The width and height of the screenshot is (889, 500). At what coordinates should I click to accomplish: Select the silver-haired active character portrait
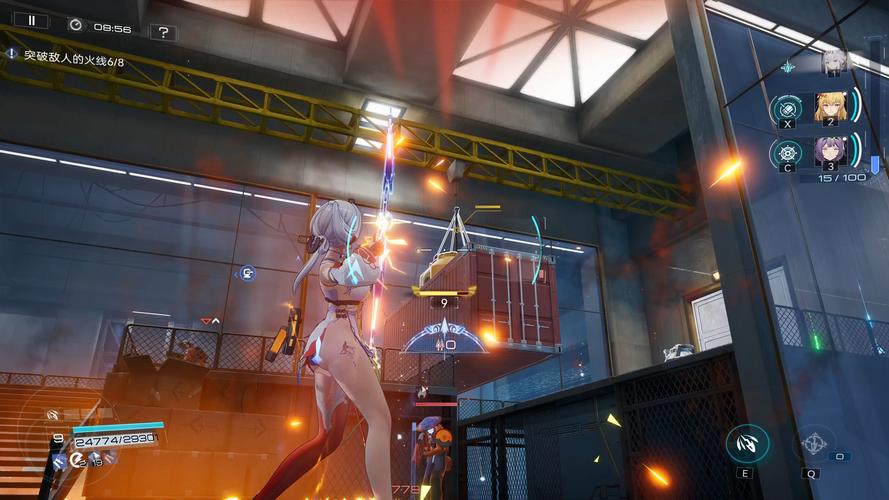(x=833, y=63)
